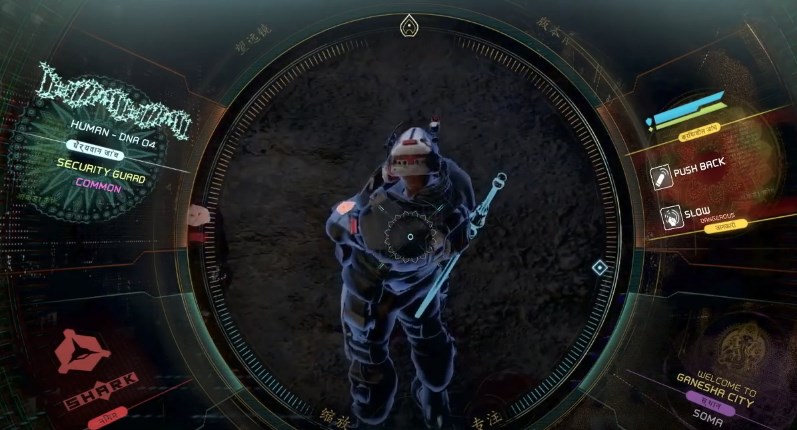Viewport: 797px width, 430px height.
Task: Select the Slow ability icon
Action: [x=671, y=216]
